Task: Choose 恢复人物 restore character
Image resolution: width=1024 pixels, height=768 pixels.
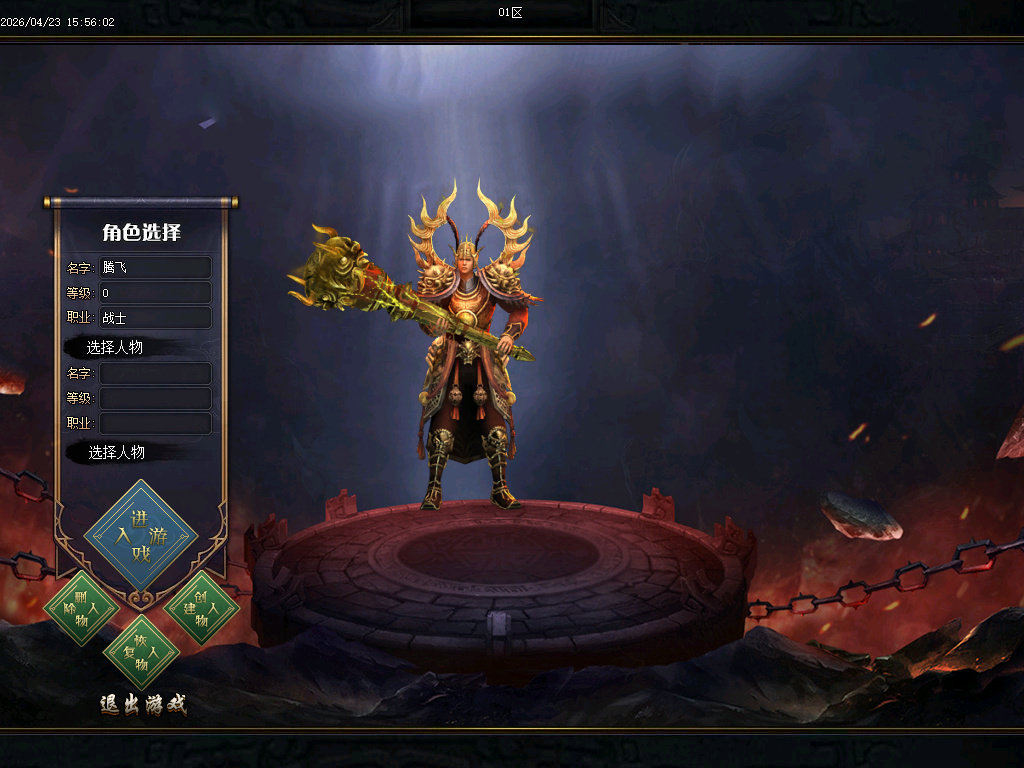Action: 141,651
